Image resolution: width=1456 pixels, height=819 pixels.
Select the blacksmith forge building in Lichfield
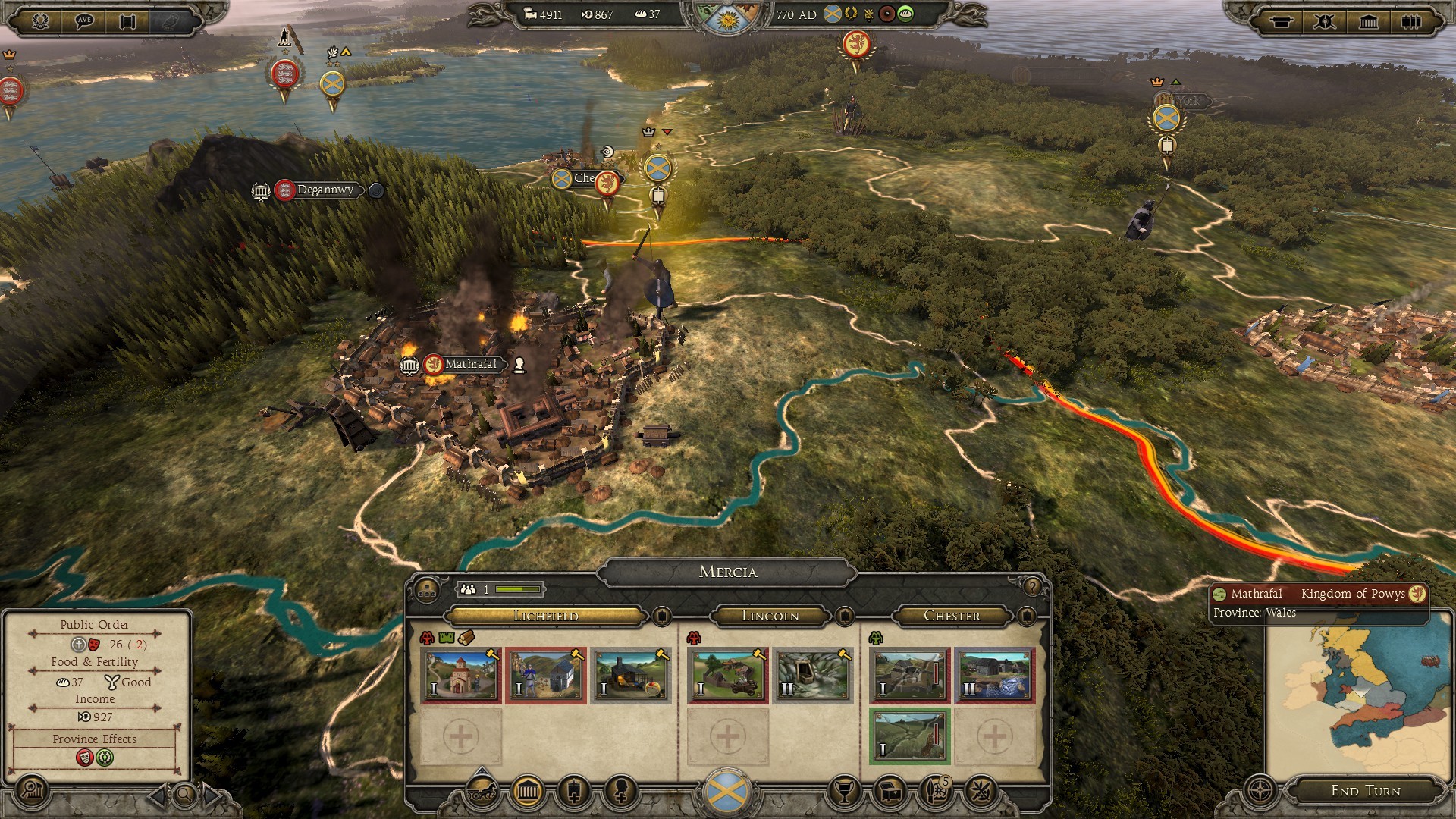pyautogui.click(x=631, y=675)
